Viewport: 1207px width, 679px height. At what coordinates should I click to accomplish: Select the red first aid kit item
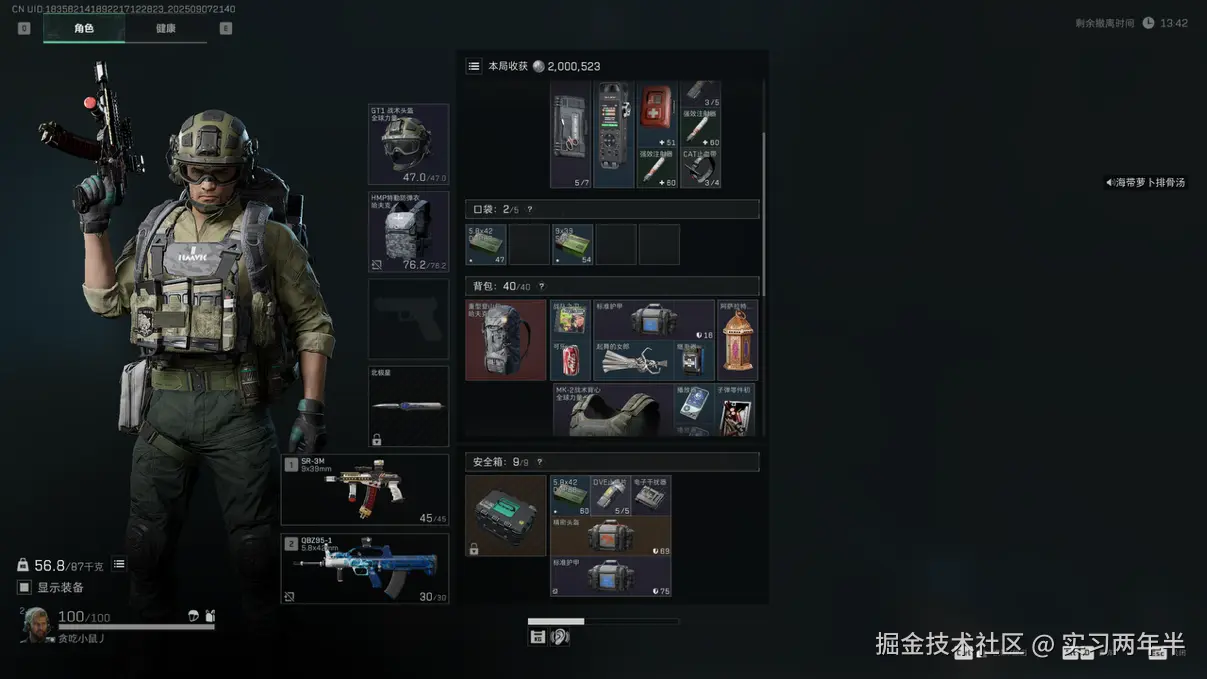(x=657, y=114)
